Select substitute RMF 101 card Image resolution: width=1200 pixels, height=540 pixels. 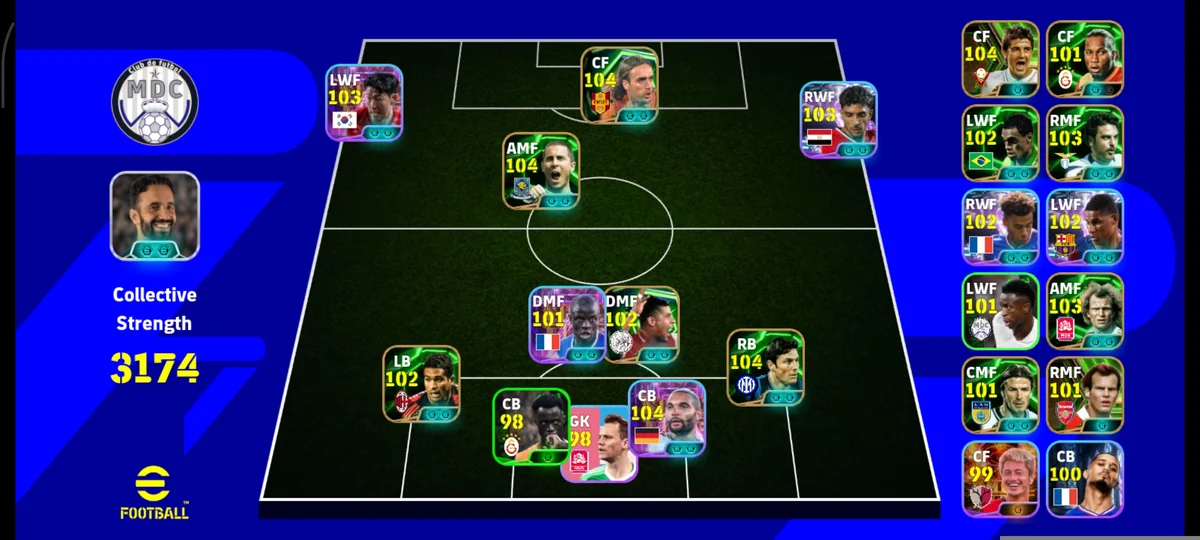[1085, 395]
